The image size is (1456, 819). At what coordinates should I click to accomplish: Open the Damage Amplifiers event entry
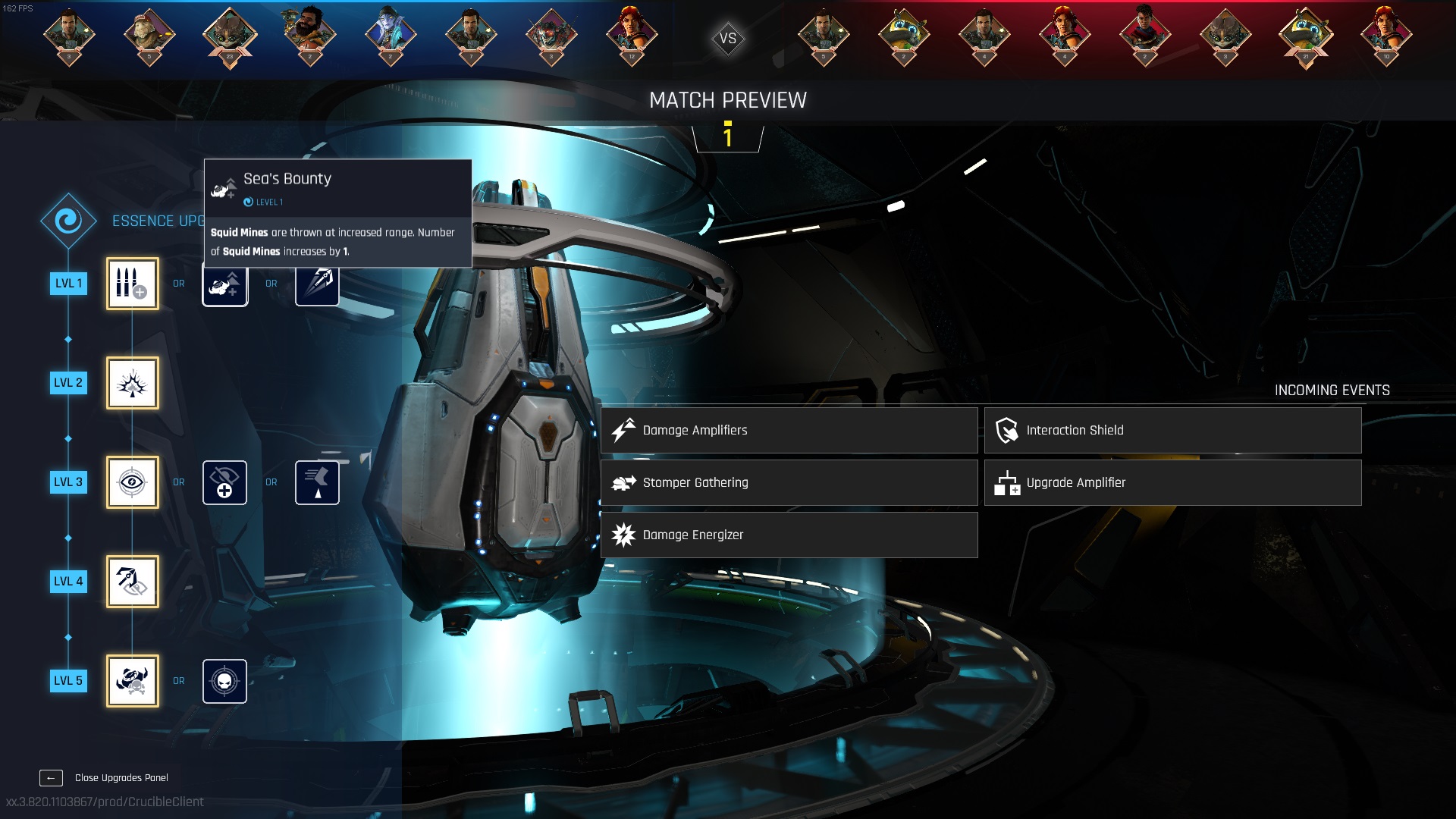789,430
